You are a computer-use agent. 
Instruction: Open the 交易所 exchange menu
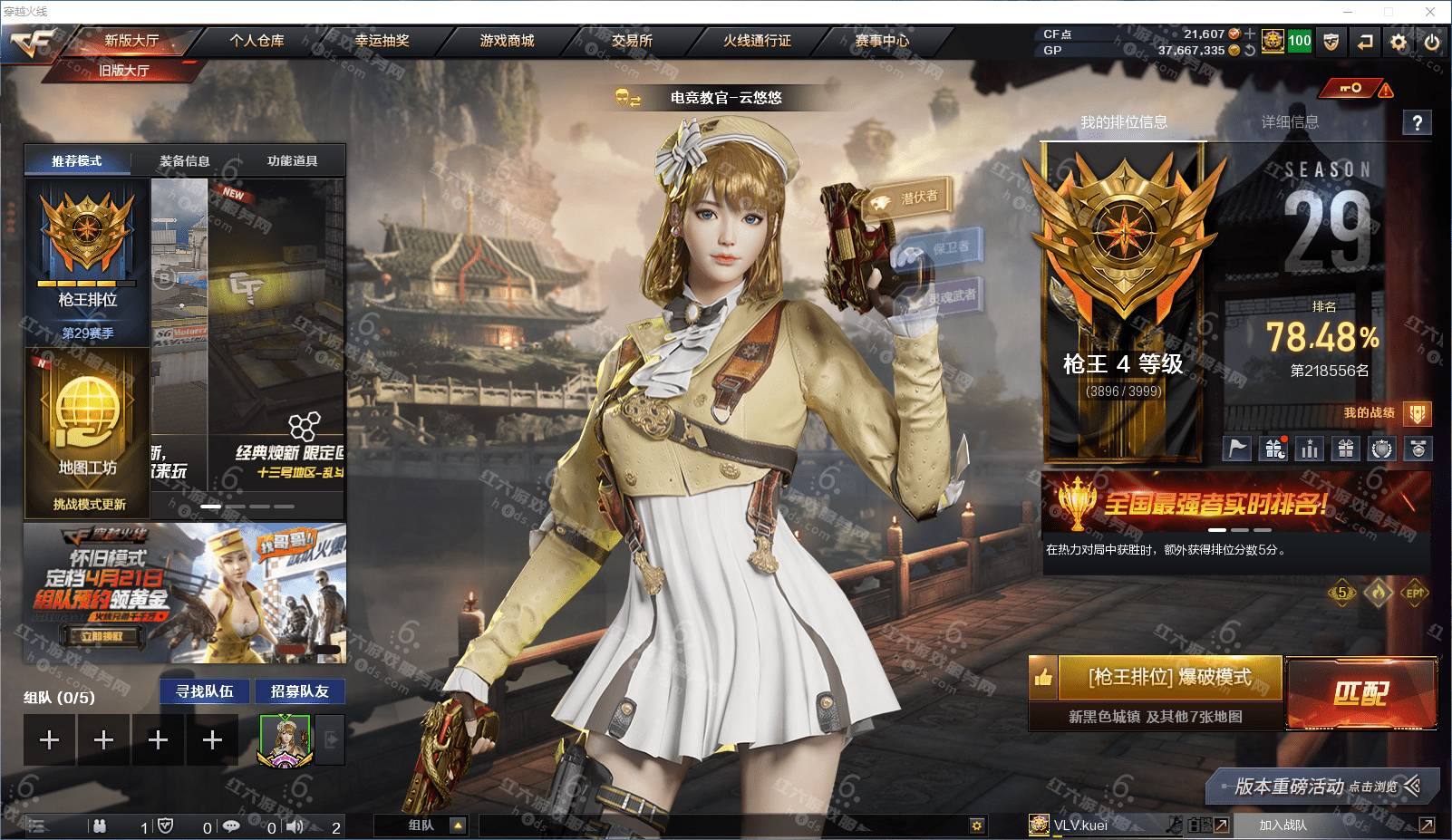(x=632, y=41)
